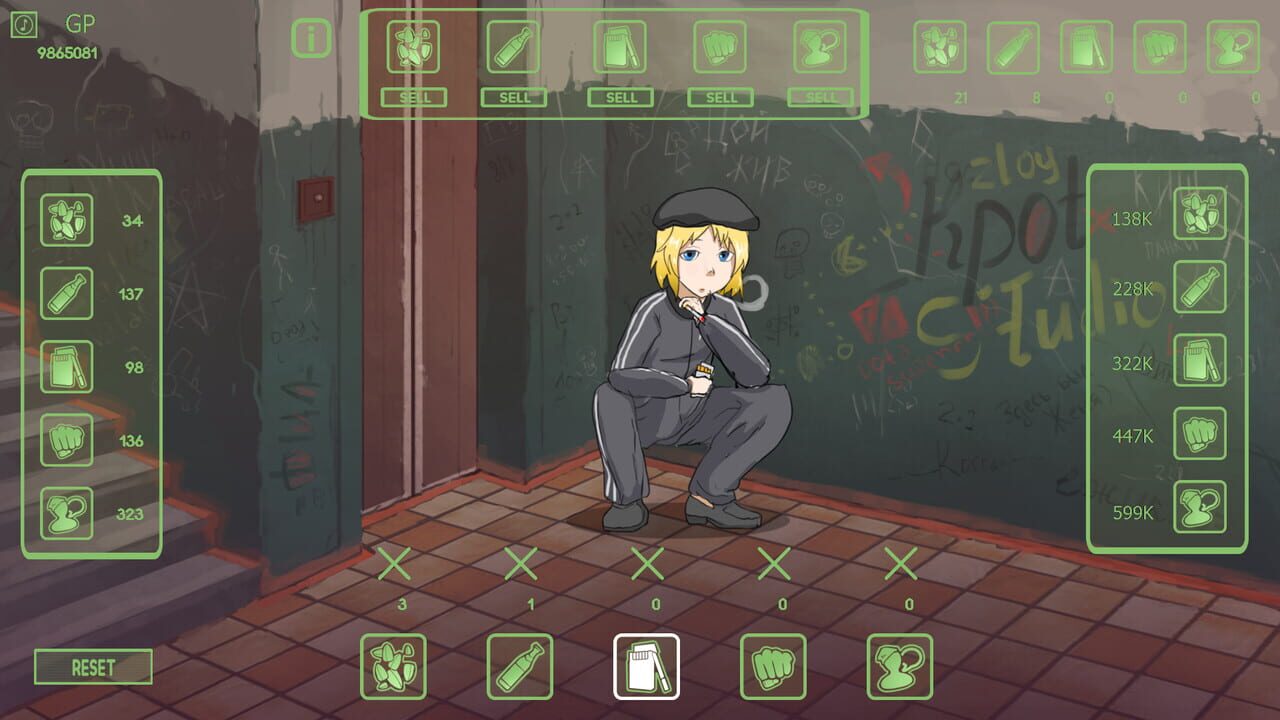Purchase the fist upgrade costing 447K
Viewport: 1280px width, 720px height.
tap(1200, 436)
